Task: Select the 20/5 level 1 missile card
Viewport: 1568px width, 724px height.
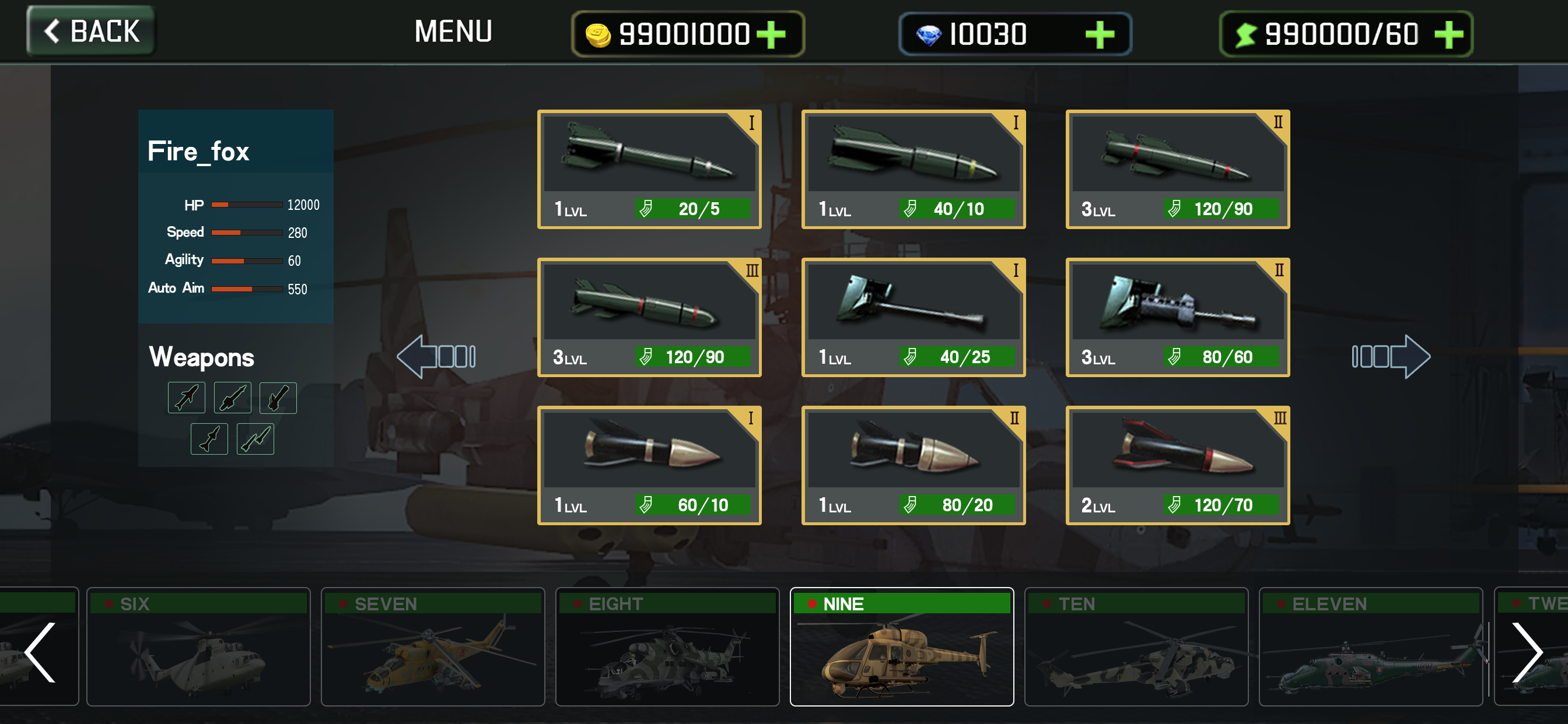Action: [649, 169]
